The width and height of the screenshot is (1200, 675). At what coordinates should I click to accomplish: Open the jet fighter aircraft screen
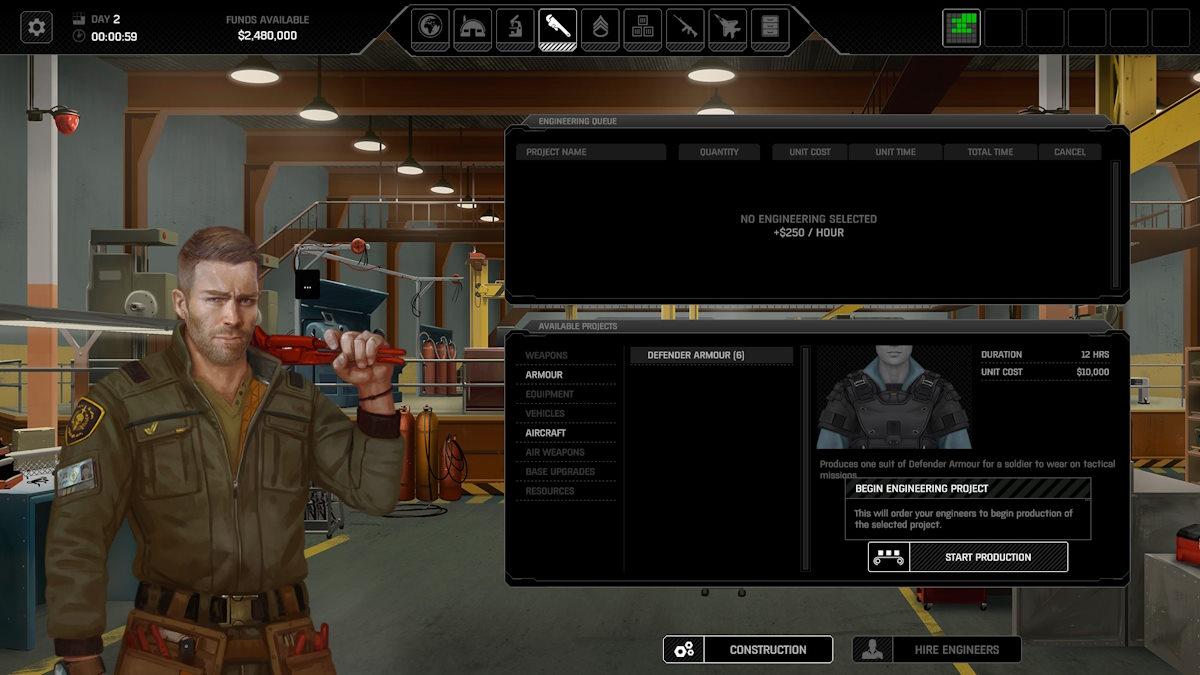coord(727,27)
